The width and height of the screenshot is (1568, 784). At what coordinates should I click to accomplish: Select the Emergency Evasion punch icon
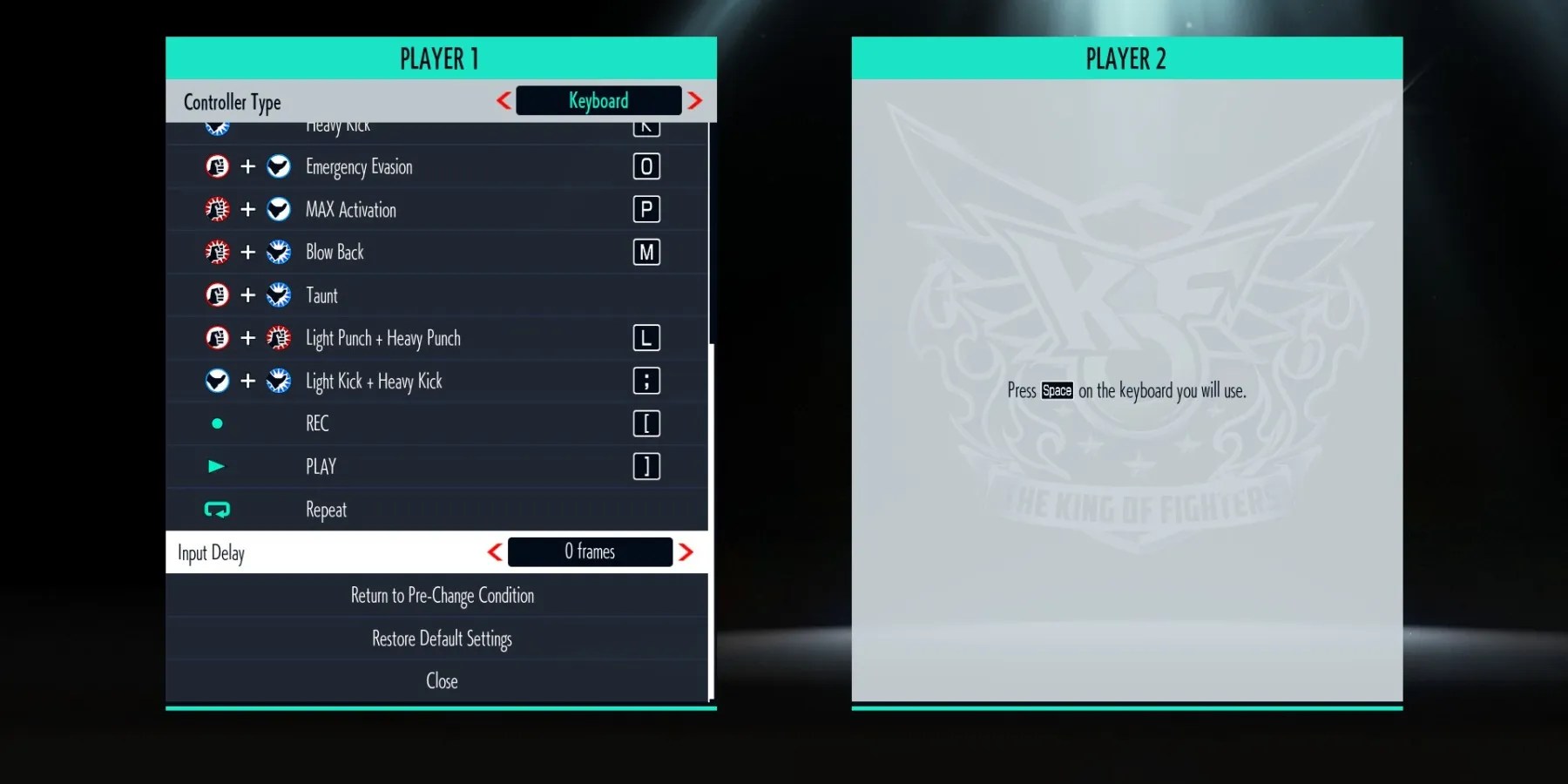tap(217, 166)
